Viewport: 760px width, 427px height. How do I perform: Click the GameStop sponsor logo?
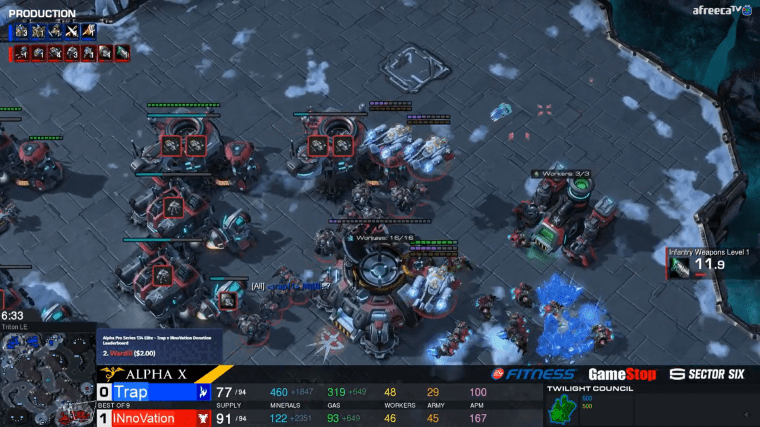coord(621,375)
